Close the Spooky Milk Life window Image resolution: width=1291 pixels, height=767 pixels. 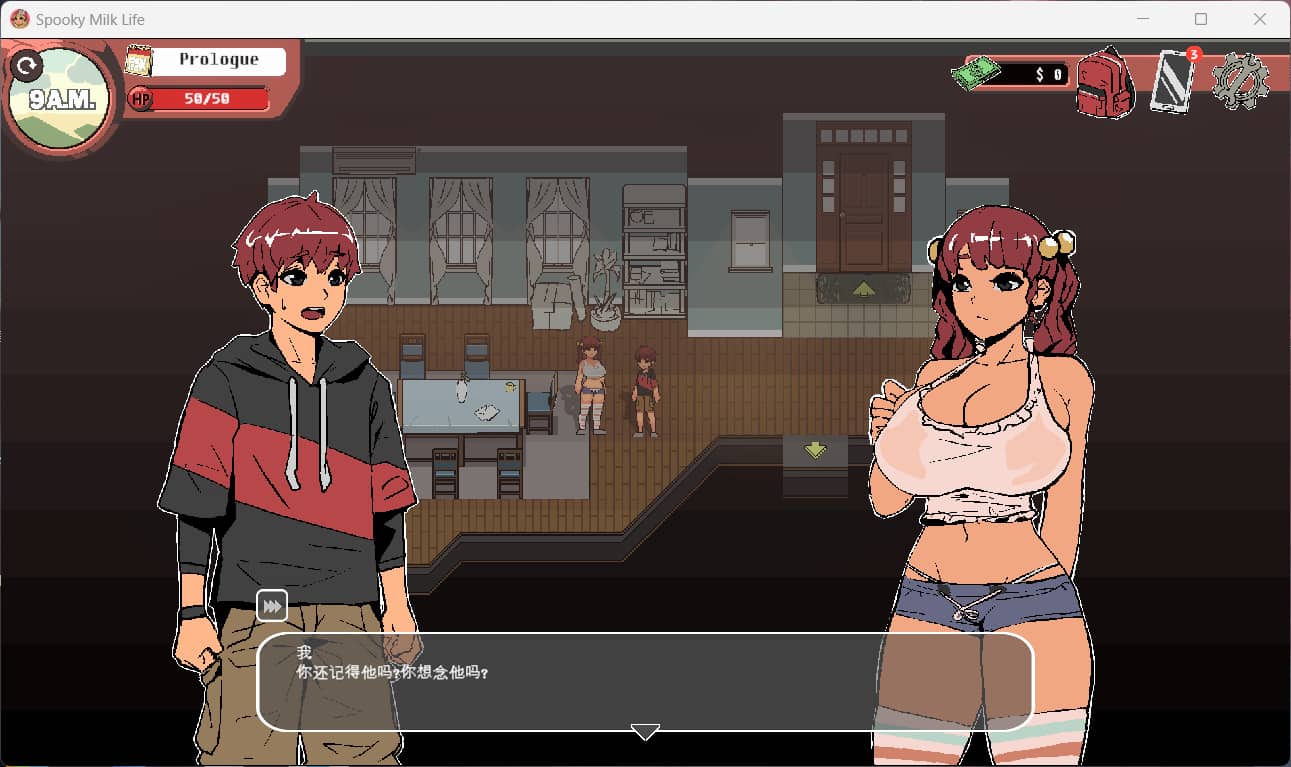[x=1260, y=19]
